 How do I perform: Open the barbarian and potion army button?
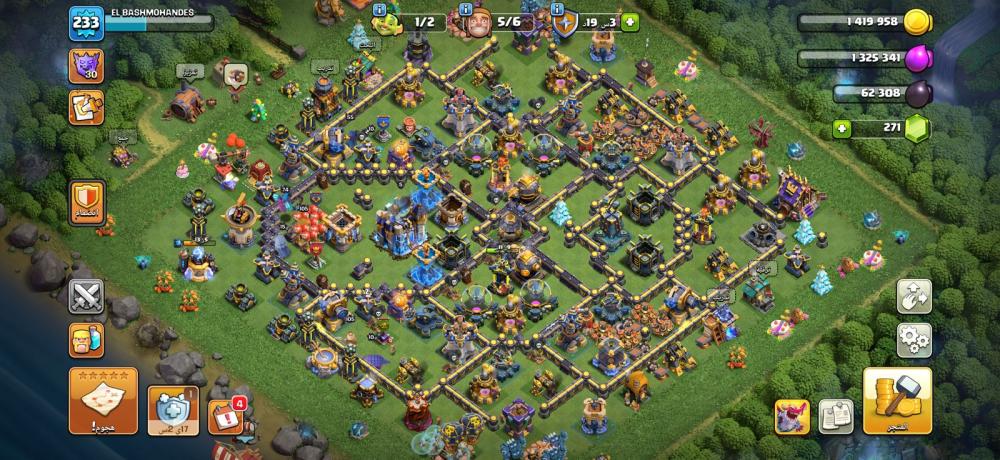[x=86, y=339]
